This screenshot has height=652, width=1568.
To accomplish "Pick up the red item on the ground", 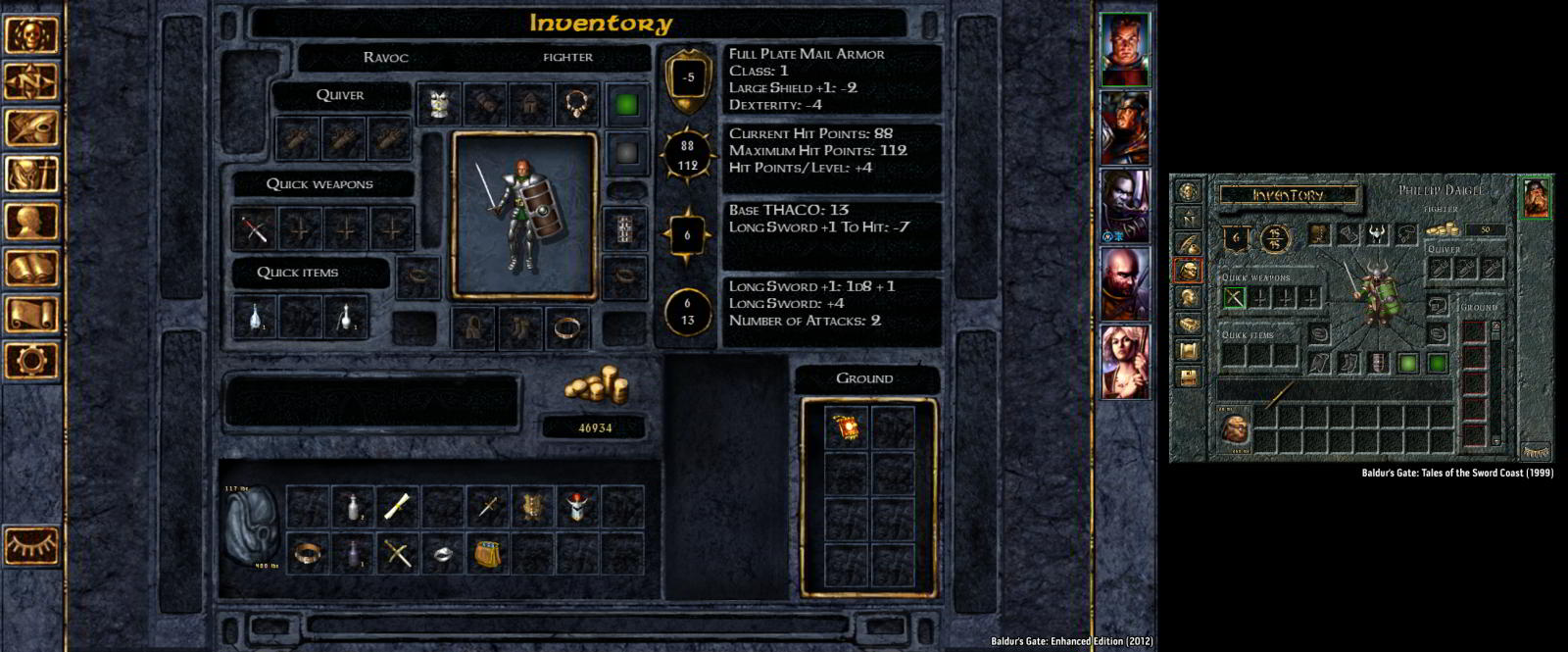I will (845, 429).
